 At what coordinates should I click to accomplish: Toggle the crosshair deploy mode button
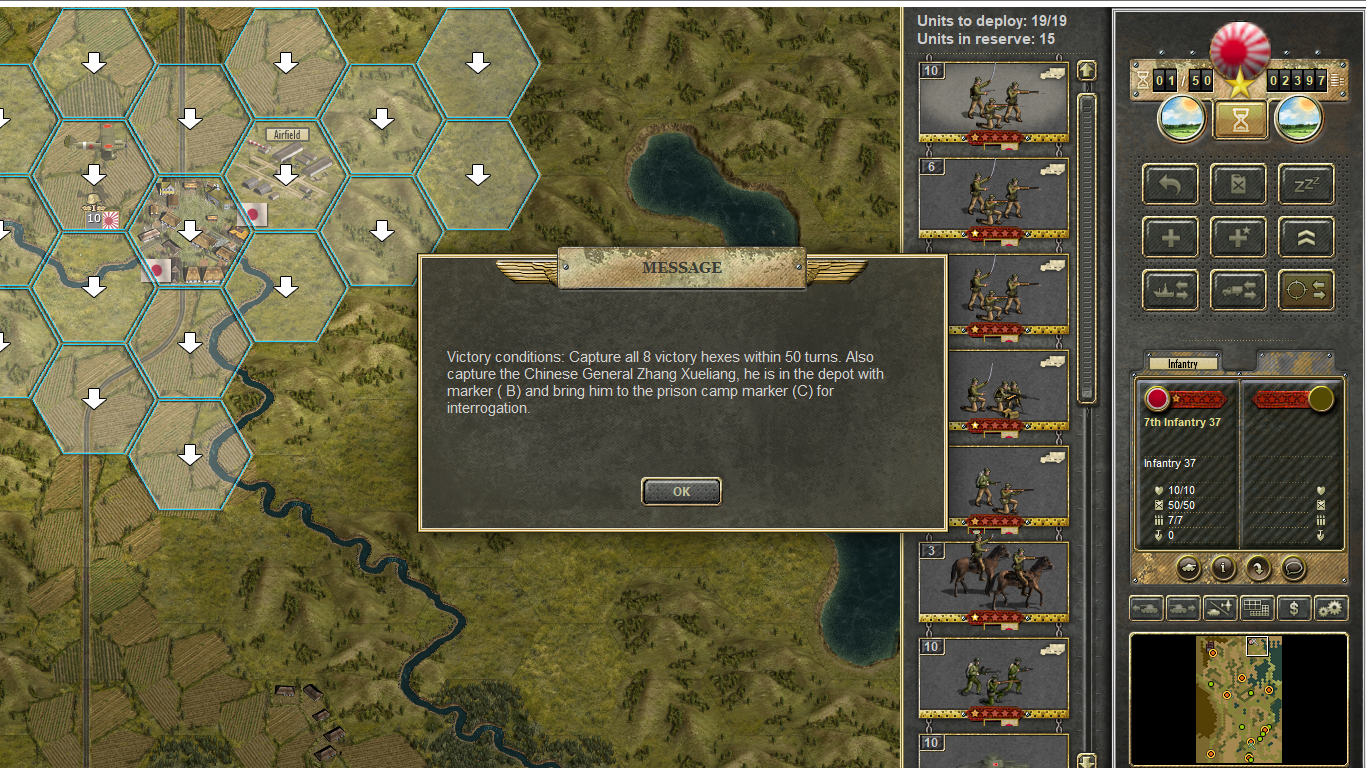[1306, 290]
